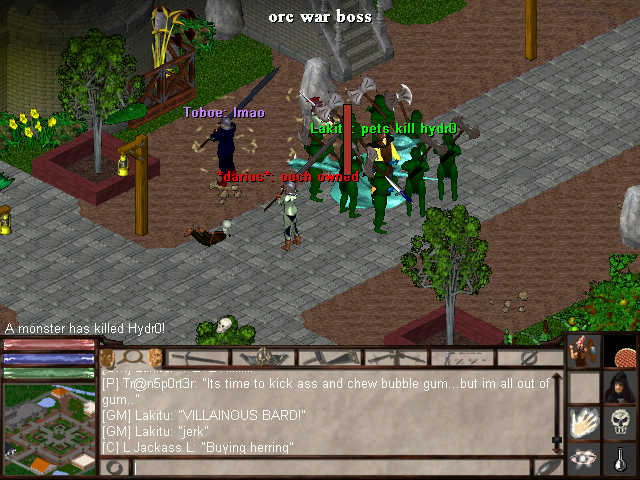Open the flask icon

click(619, 458)
